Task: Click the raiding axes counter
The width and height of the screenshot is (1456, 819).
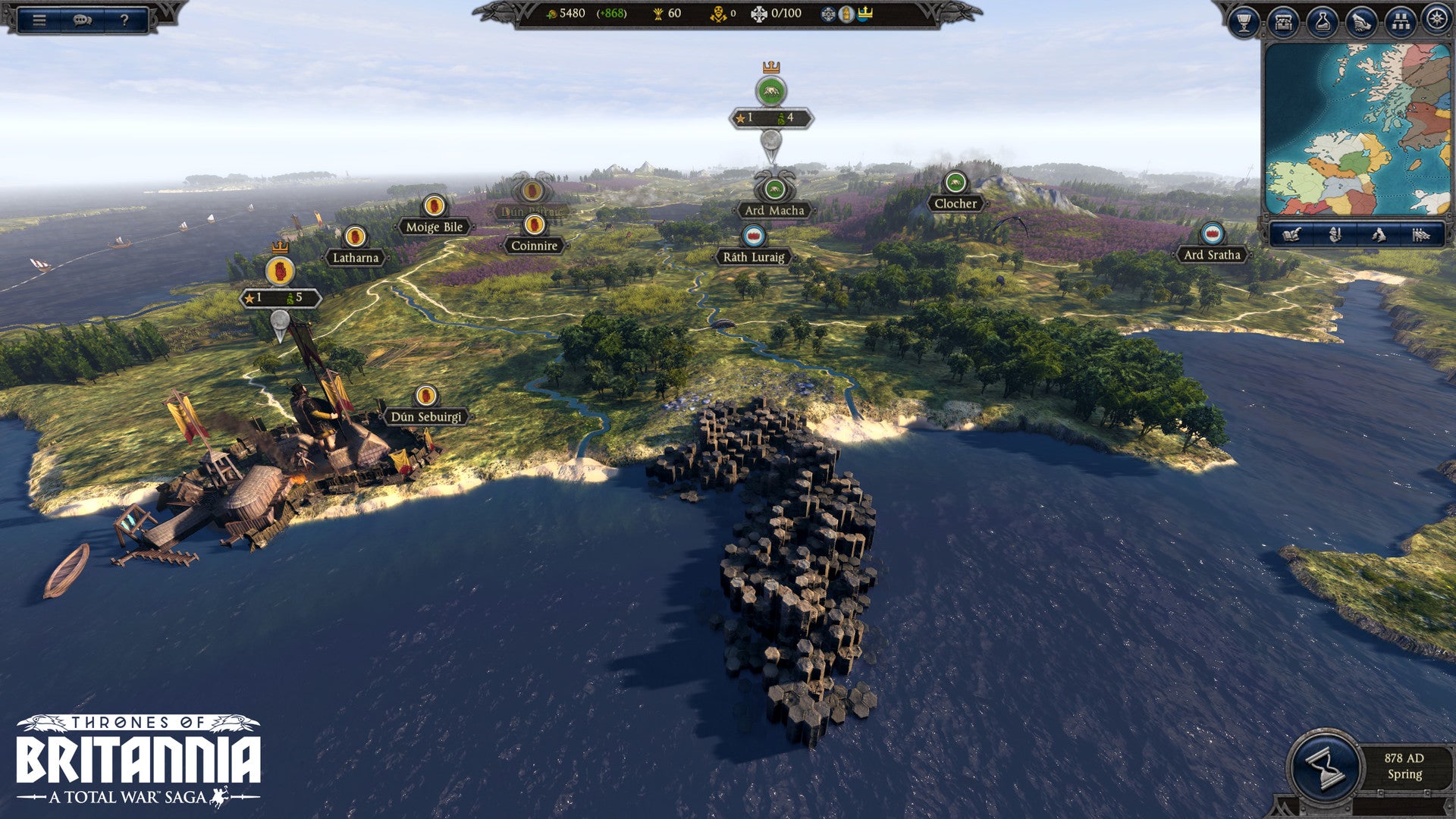Action: click(720, 14)
